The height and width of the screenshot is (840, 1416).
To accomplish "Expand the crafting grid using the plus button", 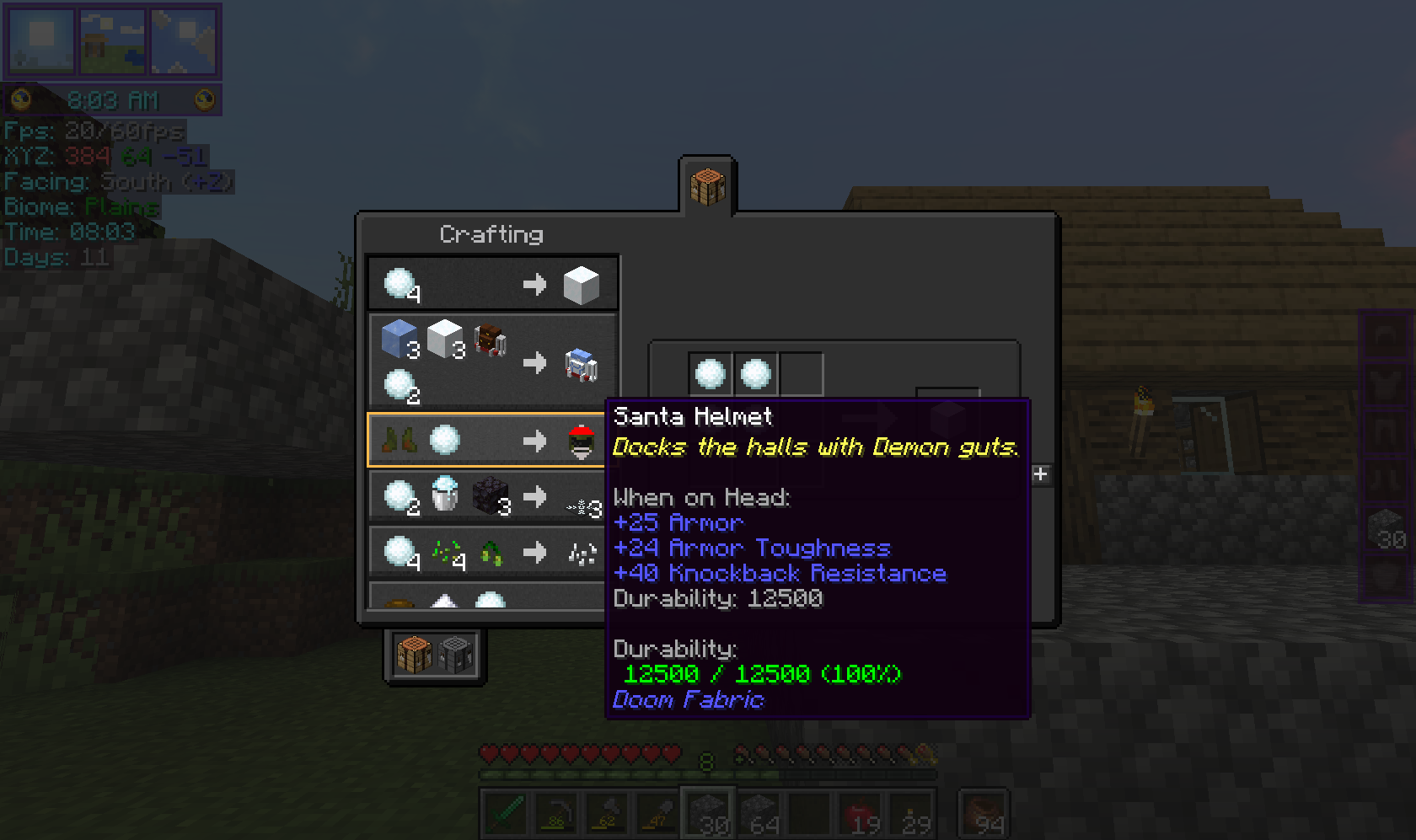I will click(1040, 474).
